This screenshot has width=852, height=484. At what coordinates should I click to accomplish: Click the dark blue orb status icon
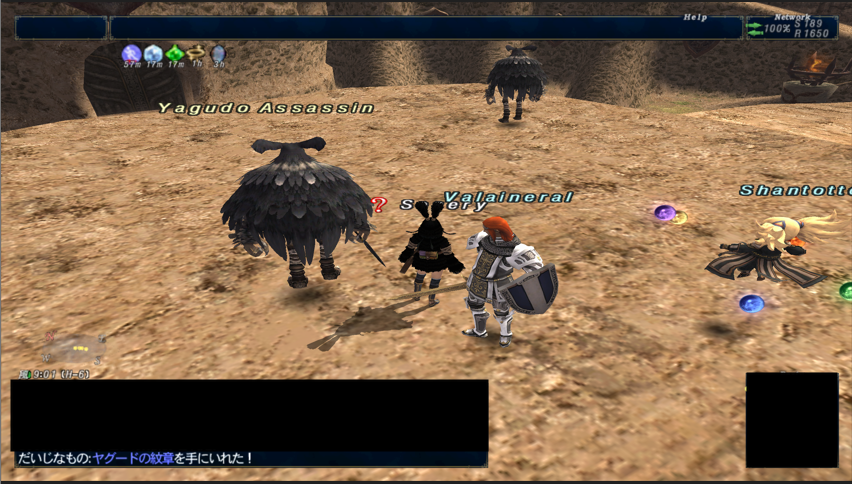218,53
